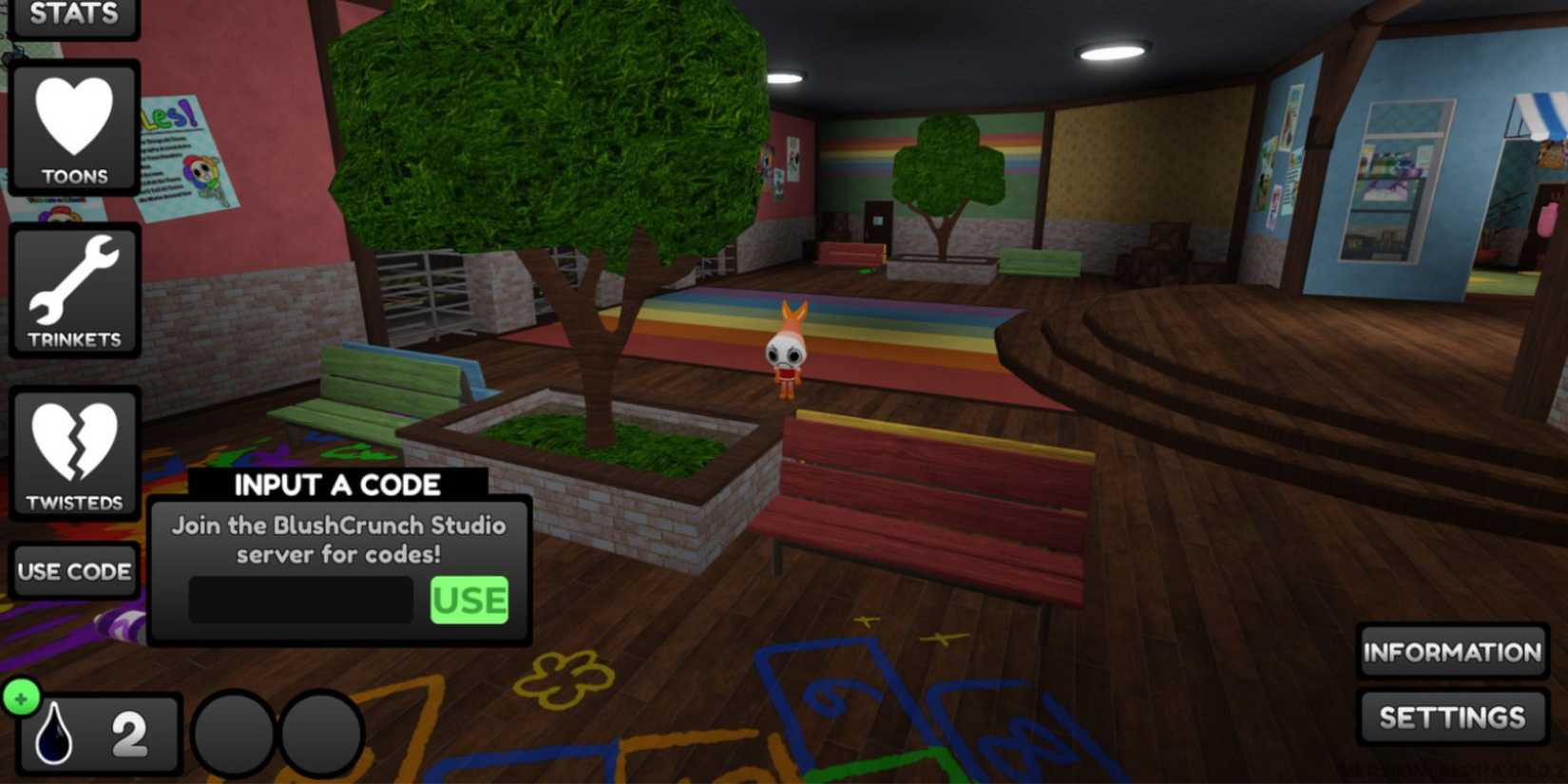This screenshot has height=784, width=1568.
Task: Open the SETTINGS menu
Action: (x=1451, y=717)
